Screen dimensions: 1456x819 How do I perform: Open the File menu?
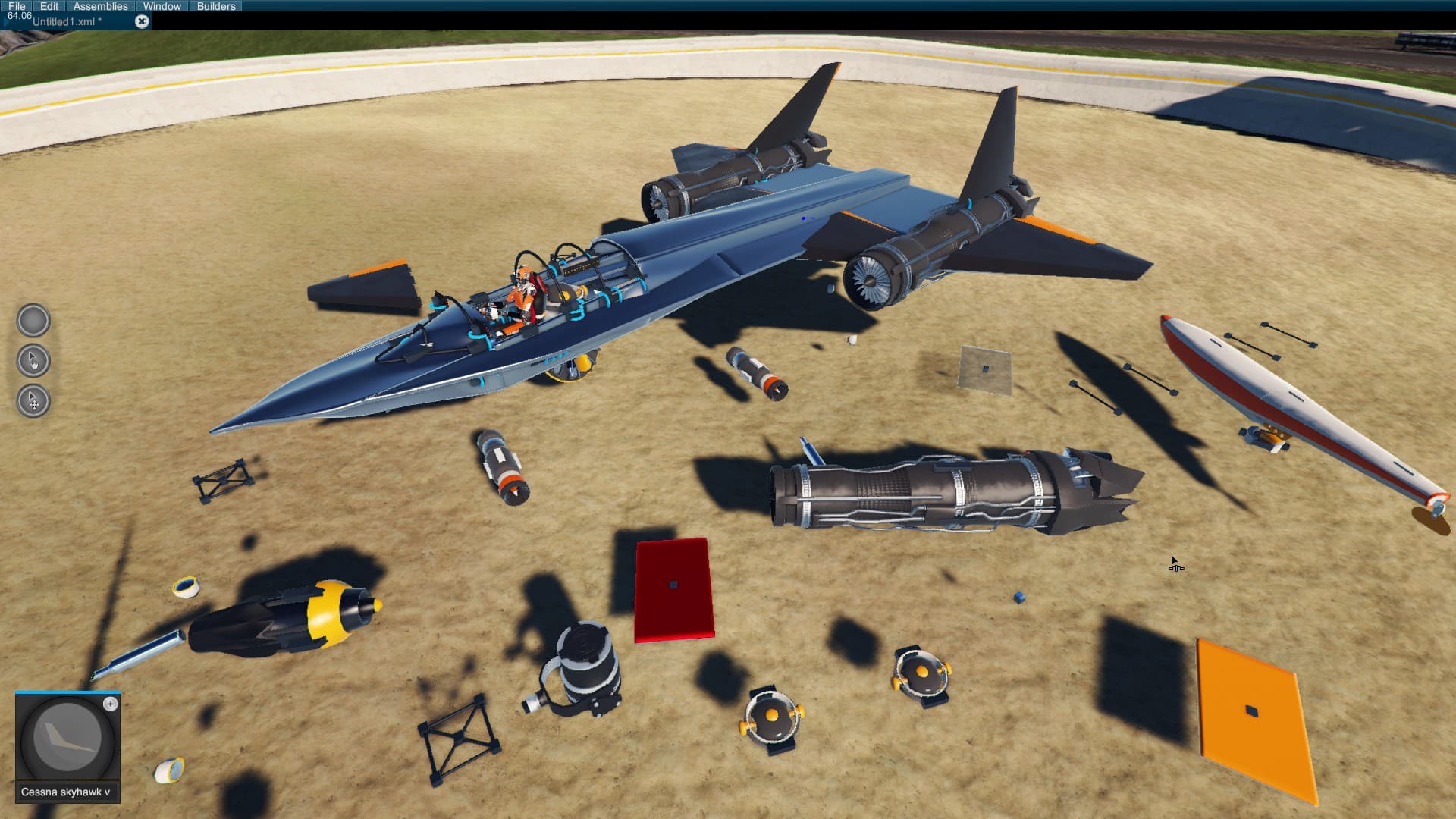point(16,5)
